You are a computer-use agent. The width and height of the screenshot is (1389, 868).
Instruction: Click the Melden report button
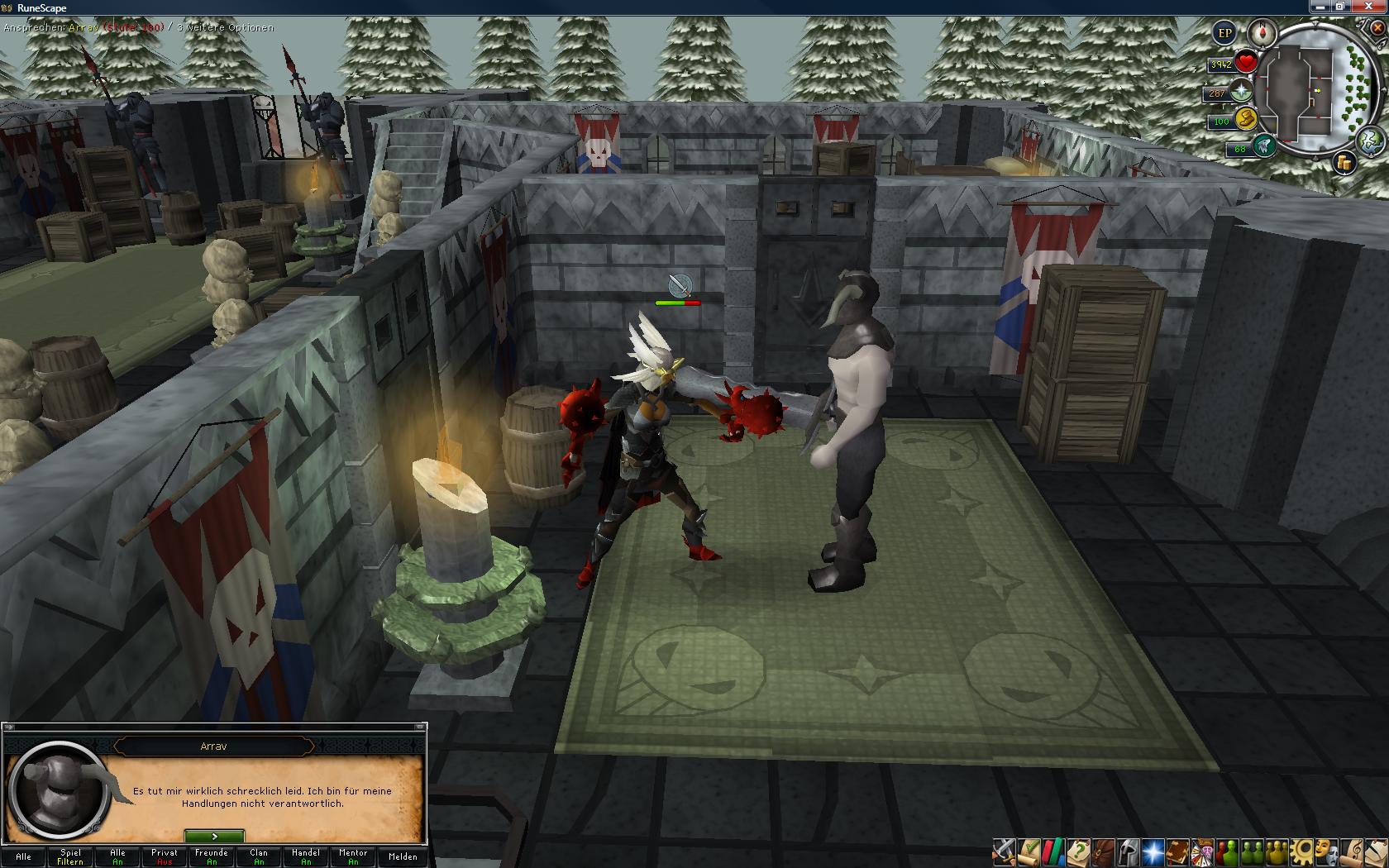point(403,856)
